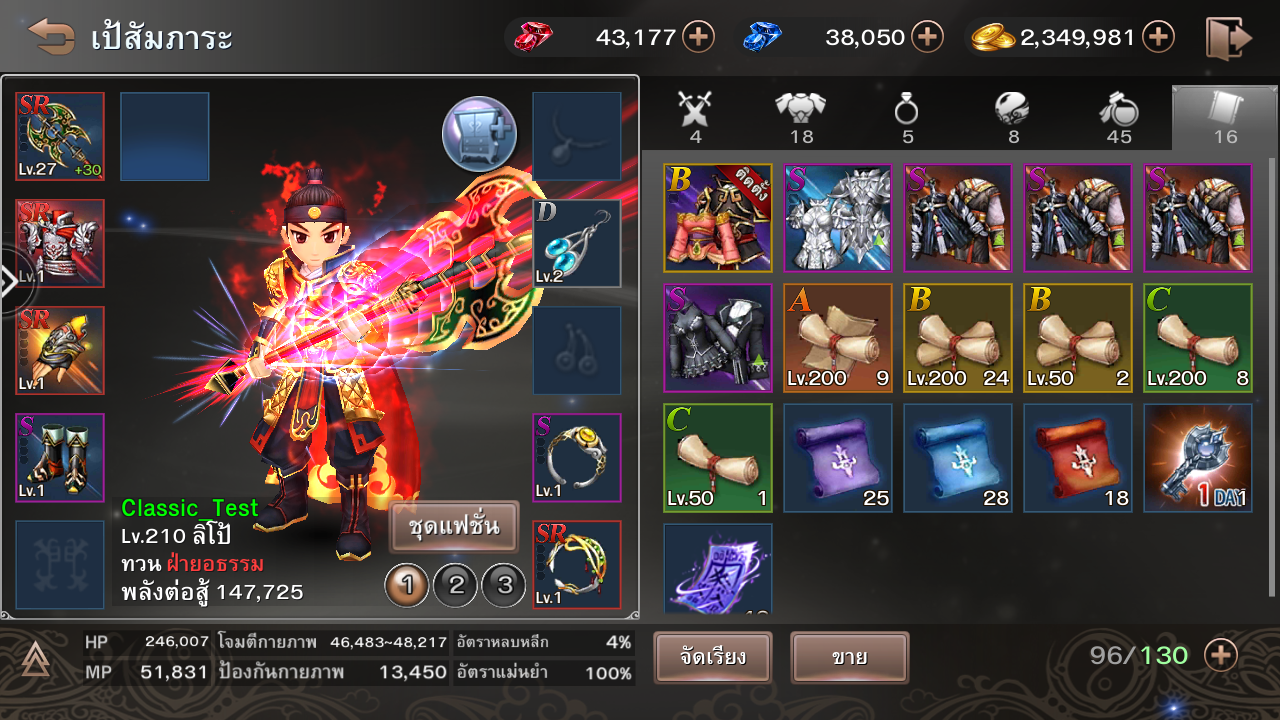Pick the A-rank Lv.200 scroll
Image resolution: width=1280 pixels, height=720 pixels.
coord(837,338)
